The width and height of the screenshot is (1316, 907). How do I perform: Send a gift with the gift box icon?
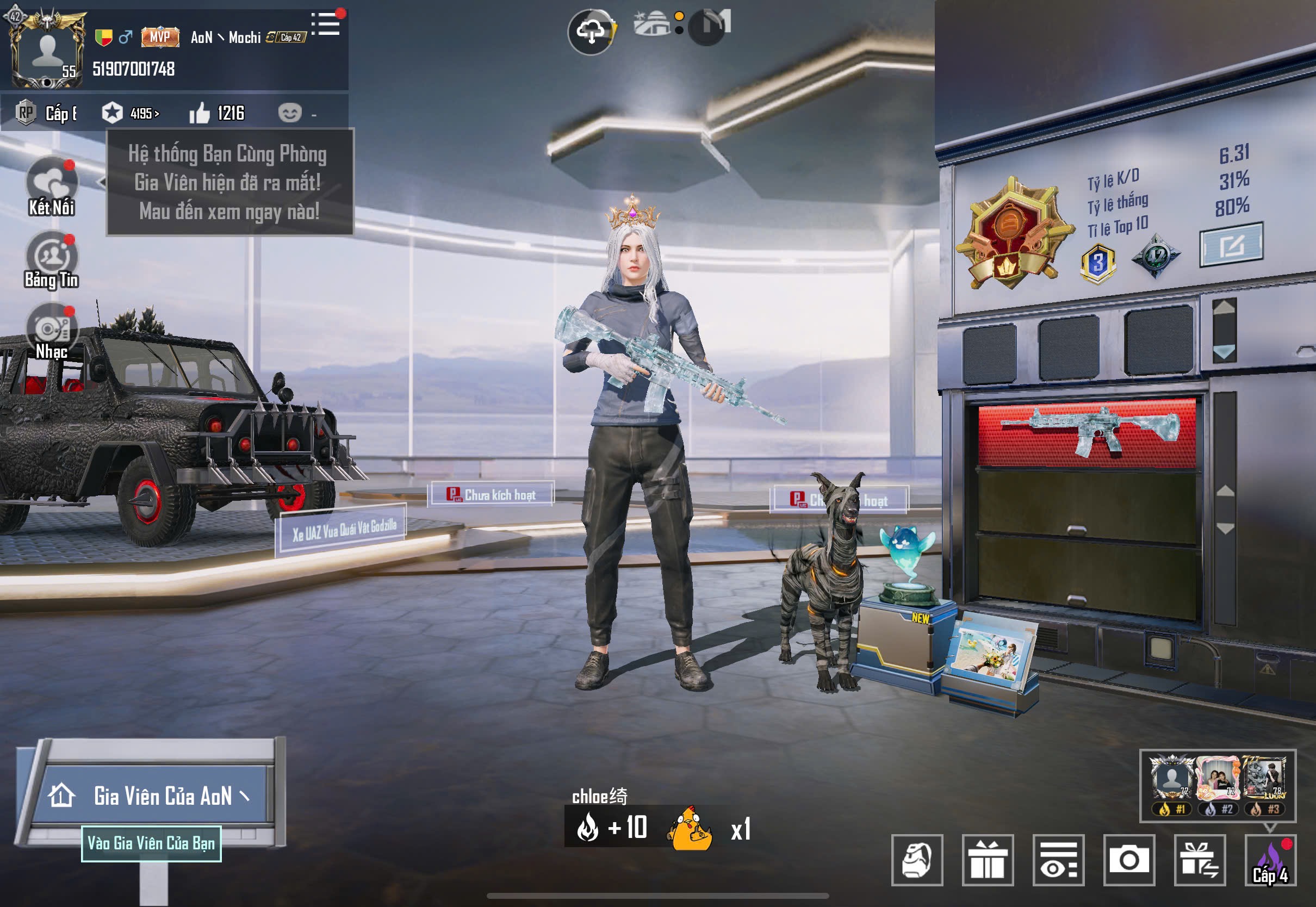pos(988,860)
